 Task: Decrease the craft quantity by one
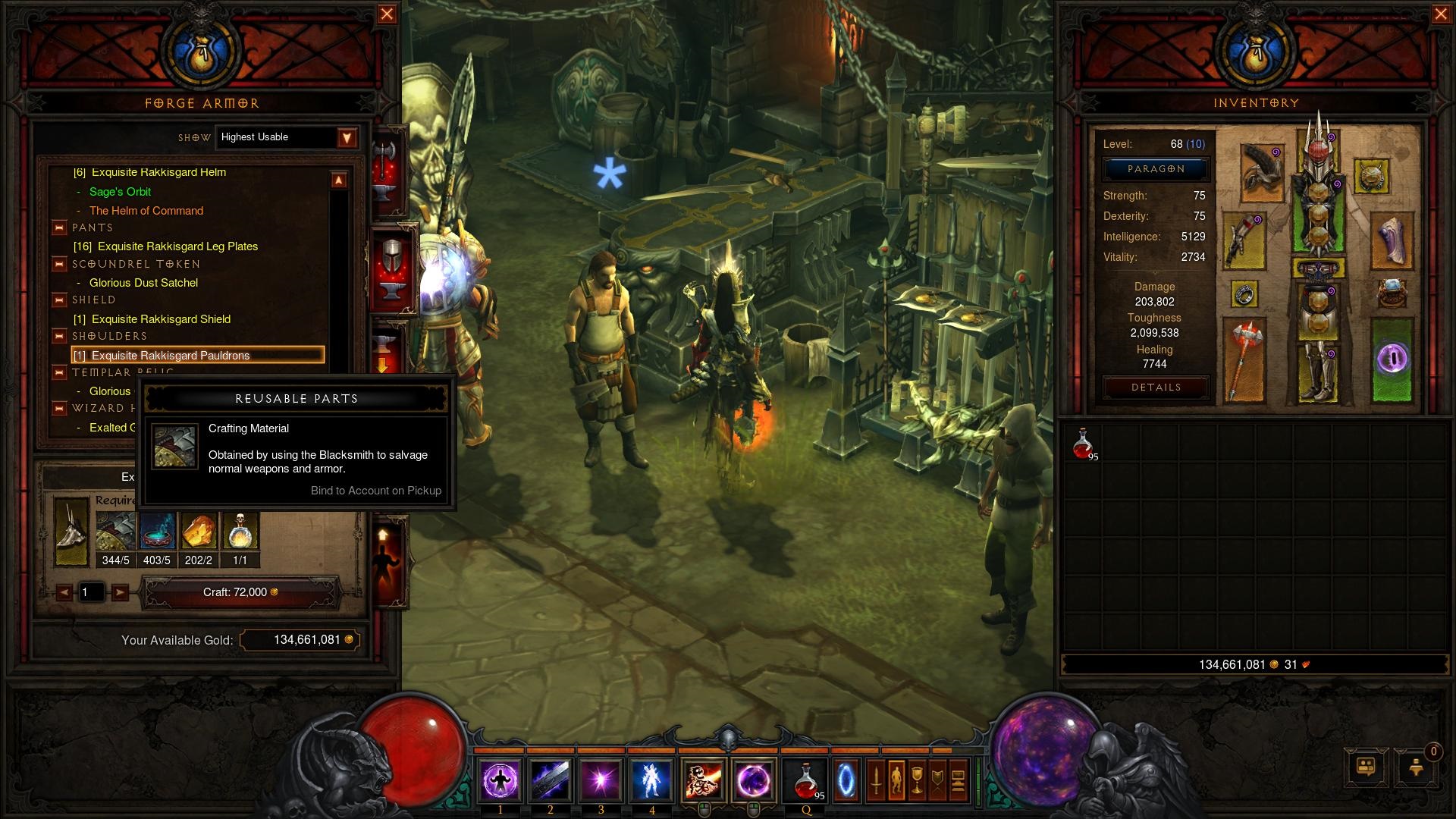click(x=65, y=592)
